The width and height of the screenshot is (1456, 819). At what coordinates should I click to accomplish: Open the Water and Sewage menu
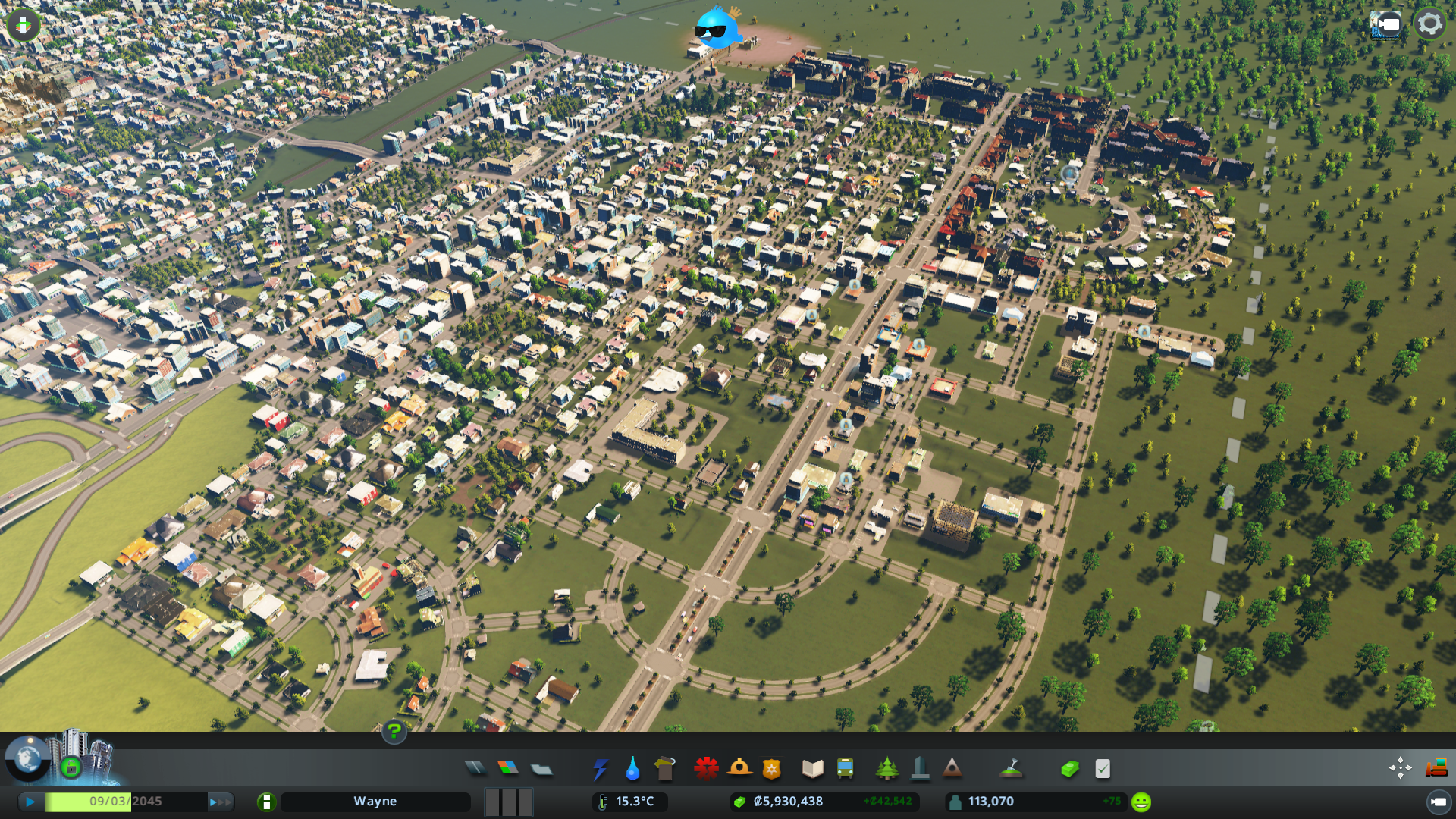click(633, 768)
